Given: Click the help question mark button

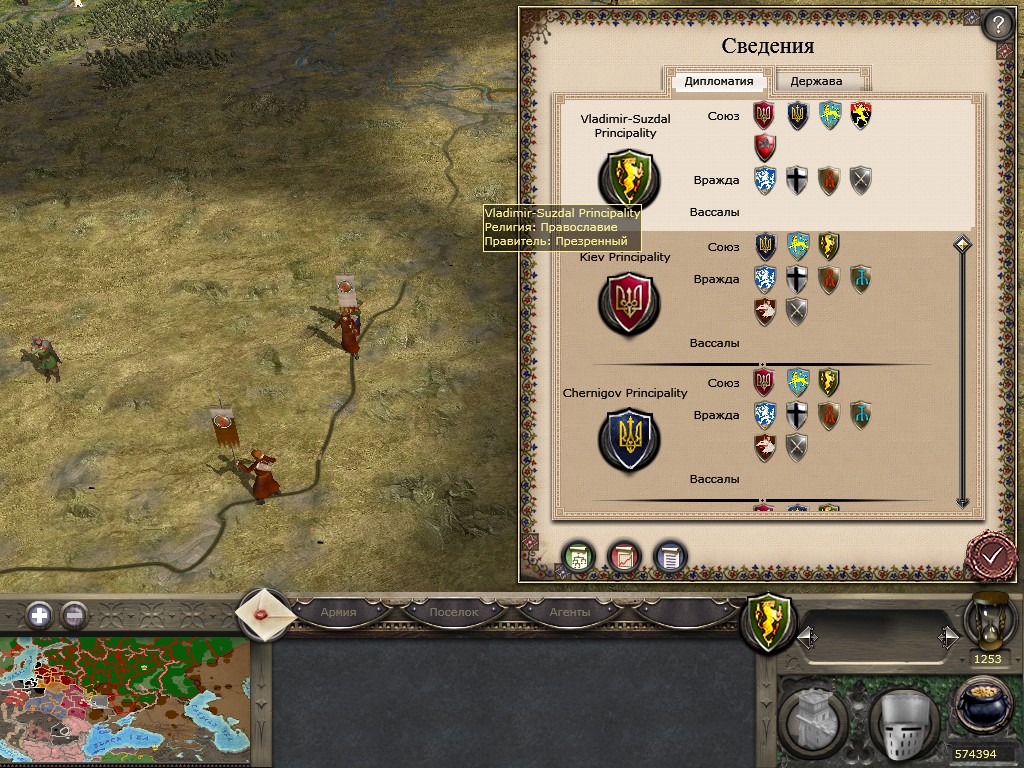Looking at the screenshot, I should click(996, 24).
